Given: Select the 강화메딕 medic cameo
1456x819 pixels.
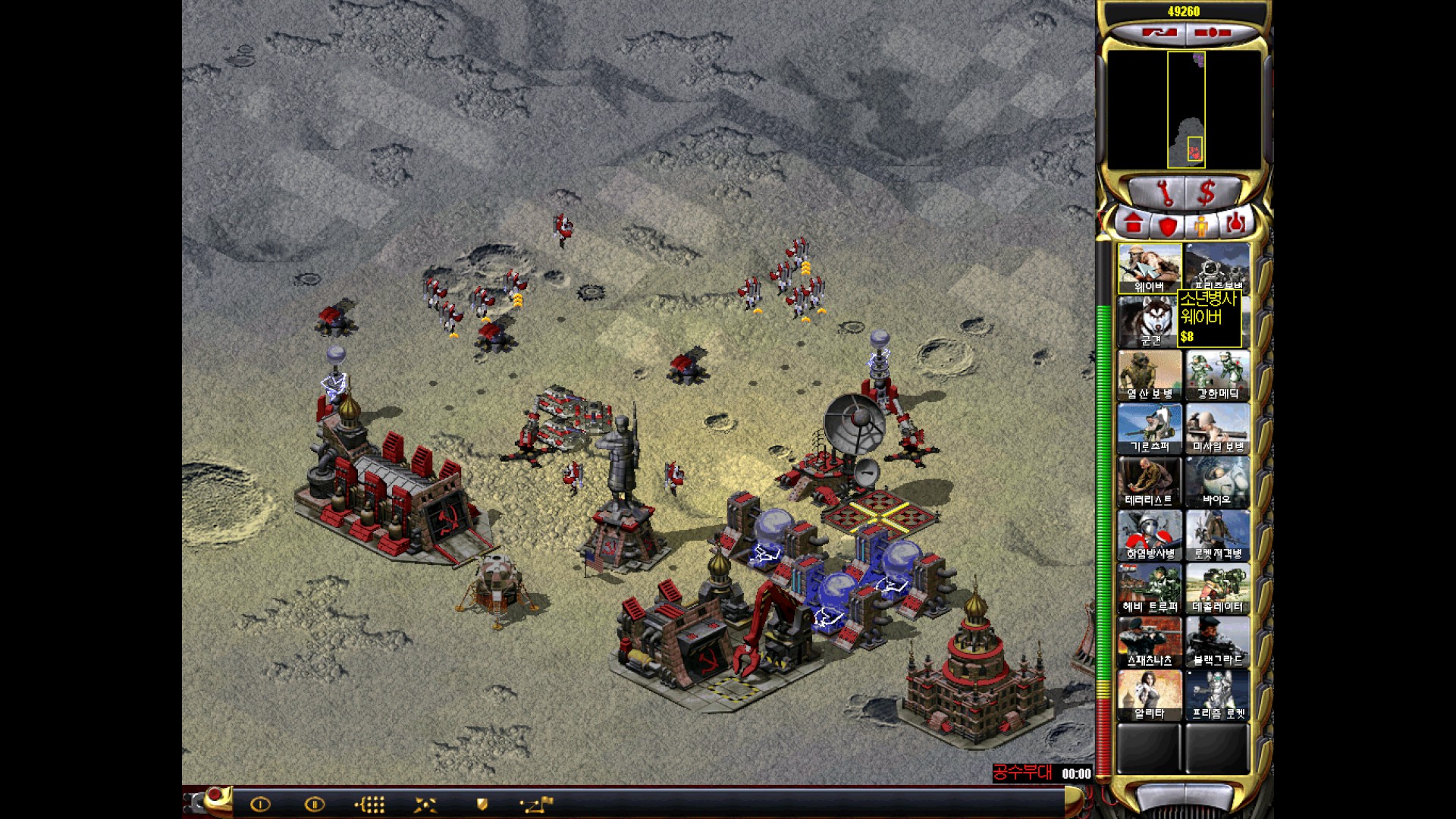Looking at the screenshot, I should pyautogui.click(x=1217, y=375).
